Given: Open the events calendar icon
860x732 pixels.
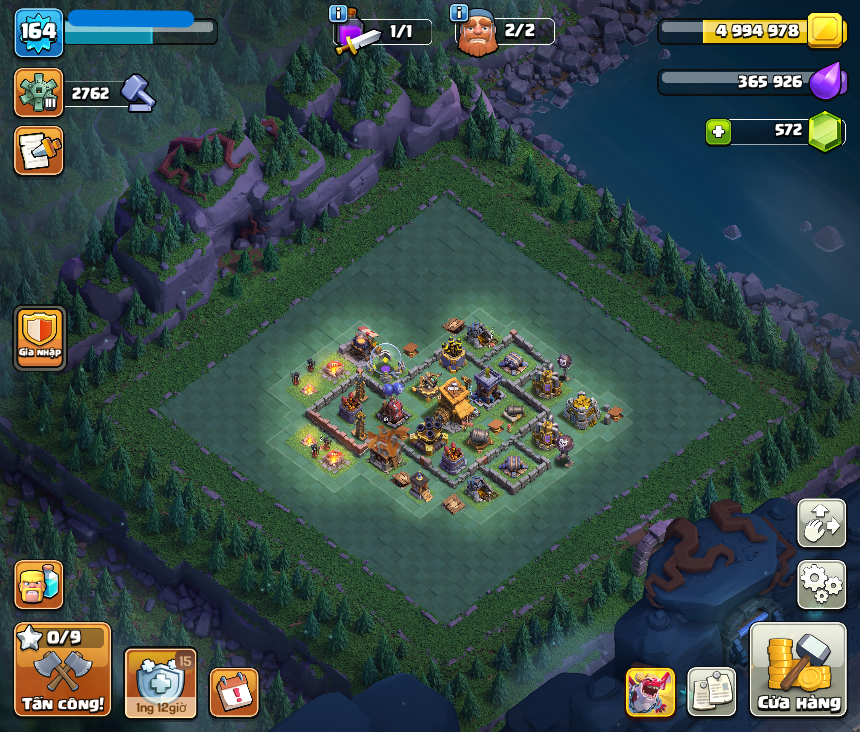Looking at the screenshot, I should [234, 692].
